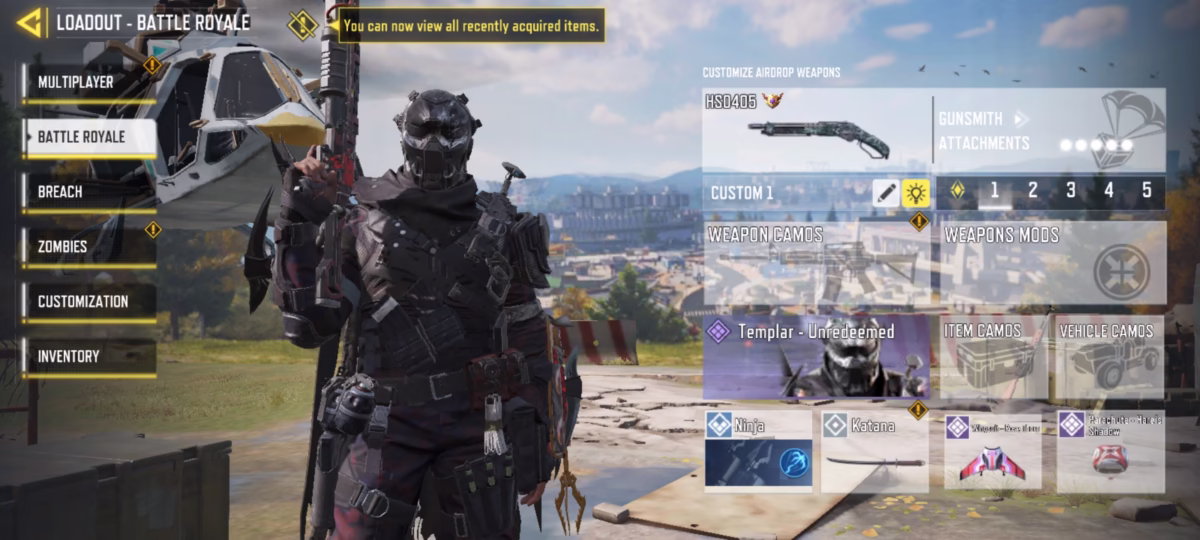Choose the Ninja class tile
1200x540 pixels.
pyautogui.click(x=758, y=452)
